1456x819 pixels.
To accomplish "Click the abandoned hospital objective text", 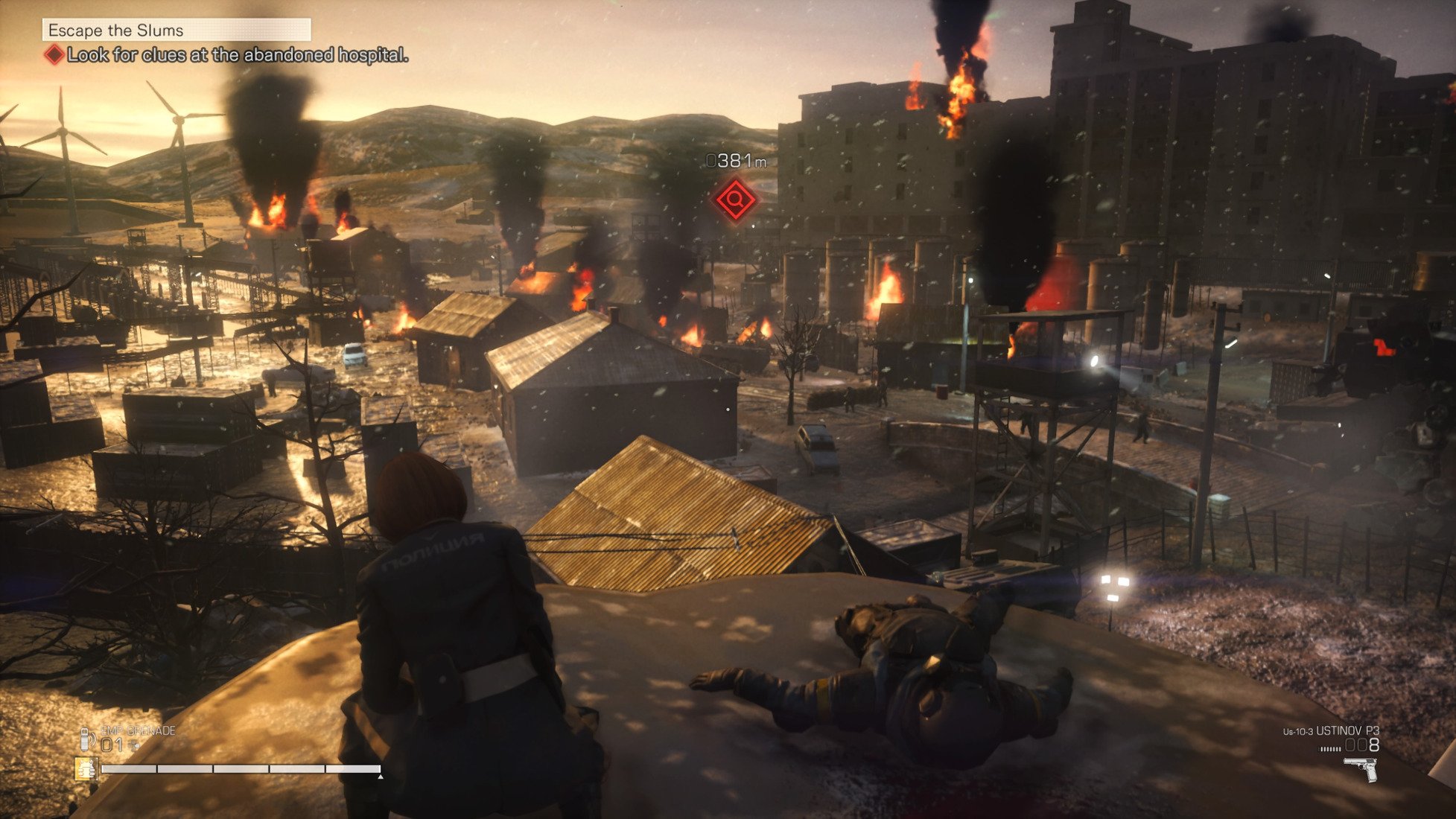I will 237,55.
